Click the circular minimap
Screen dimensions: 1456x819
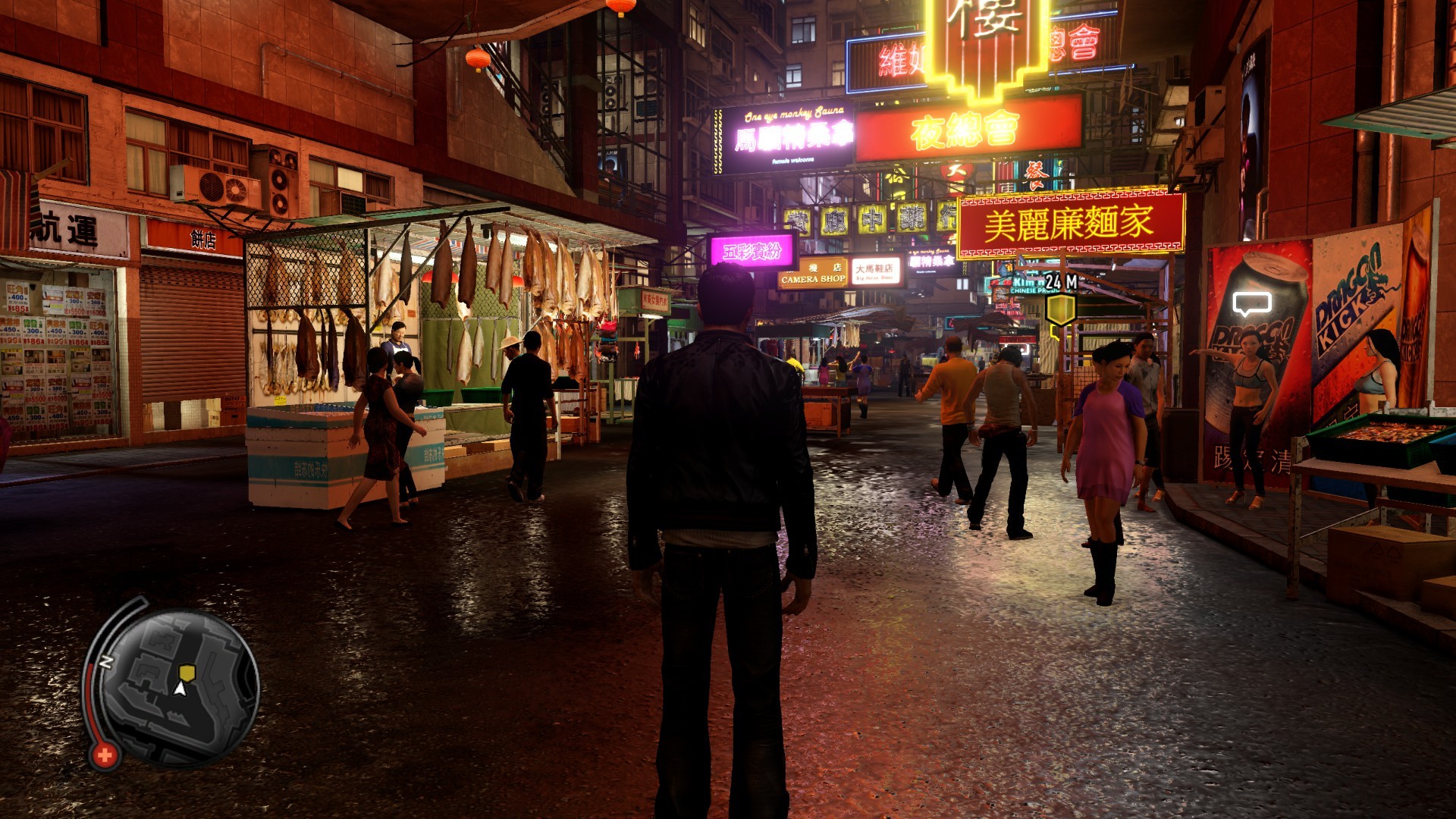(179, 687)
